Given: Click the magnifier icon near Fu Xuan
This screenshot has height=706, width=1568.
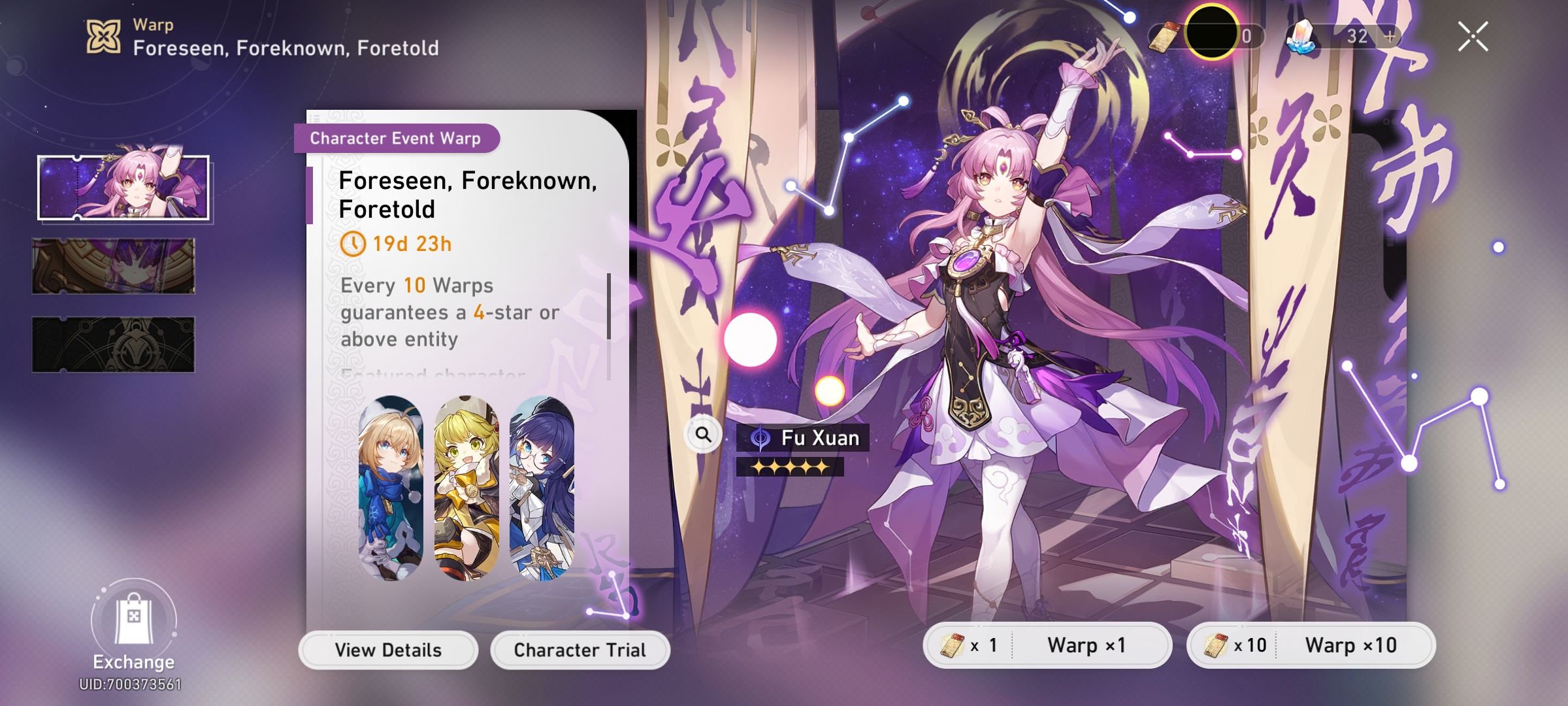Looking at the screenshot, I should 704,433.
